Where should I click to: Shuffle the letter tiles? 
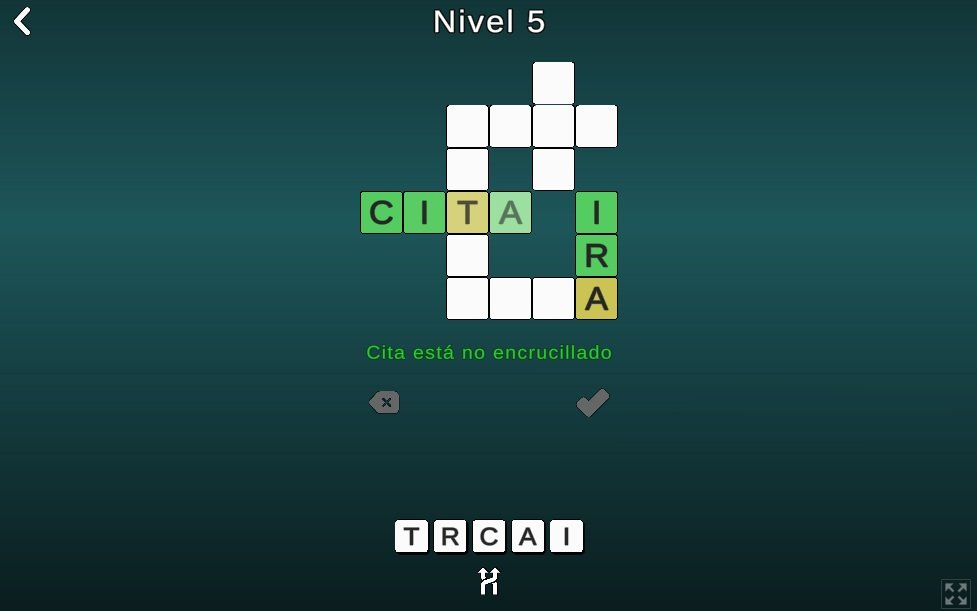[488, 581]
